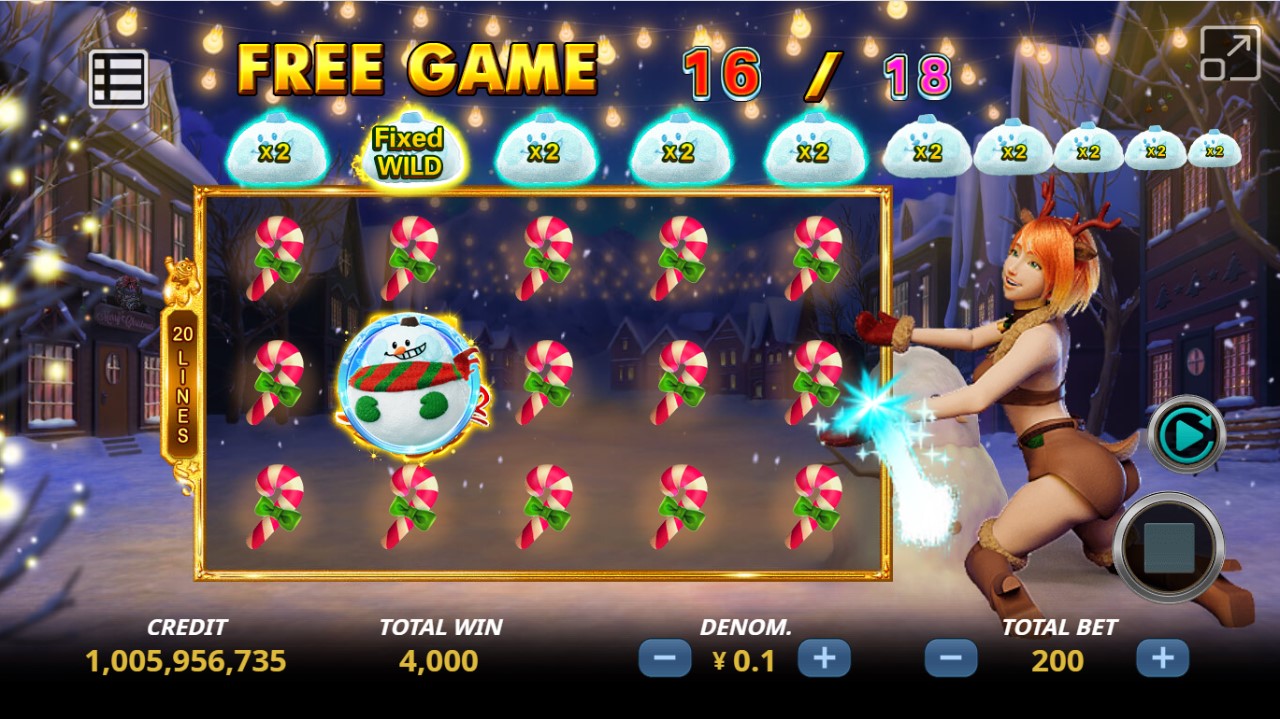Decrease the denomination with minus
This screenshot has height=719, width=1280.
coord(665,659)
